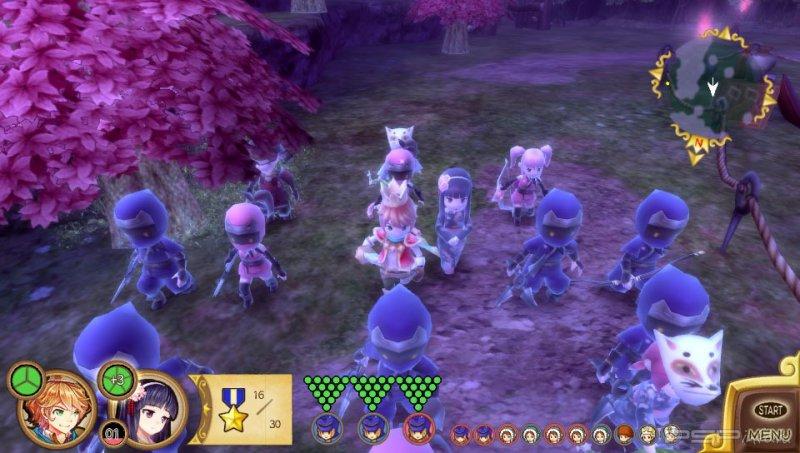Click the green three-segment gauge icon

pos(24,379)
